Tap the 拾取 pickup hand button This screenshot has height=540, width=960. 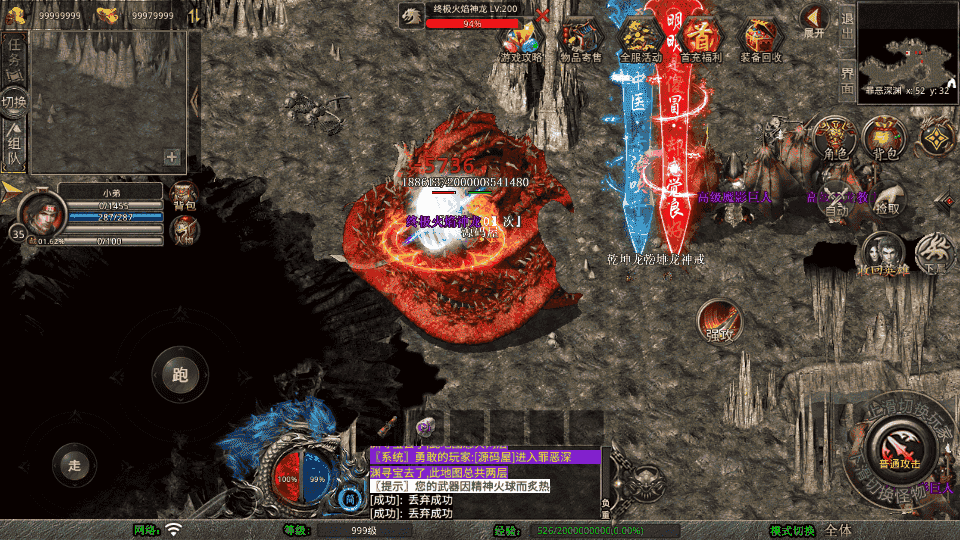tap(886, 199)
